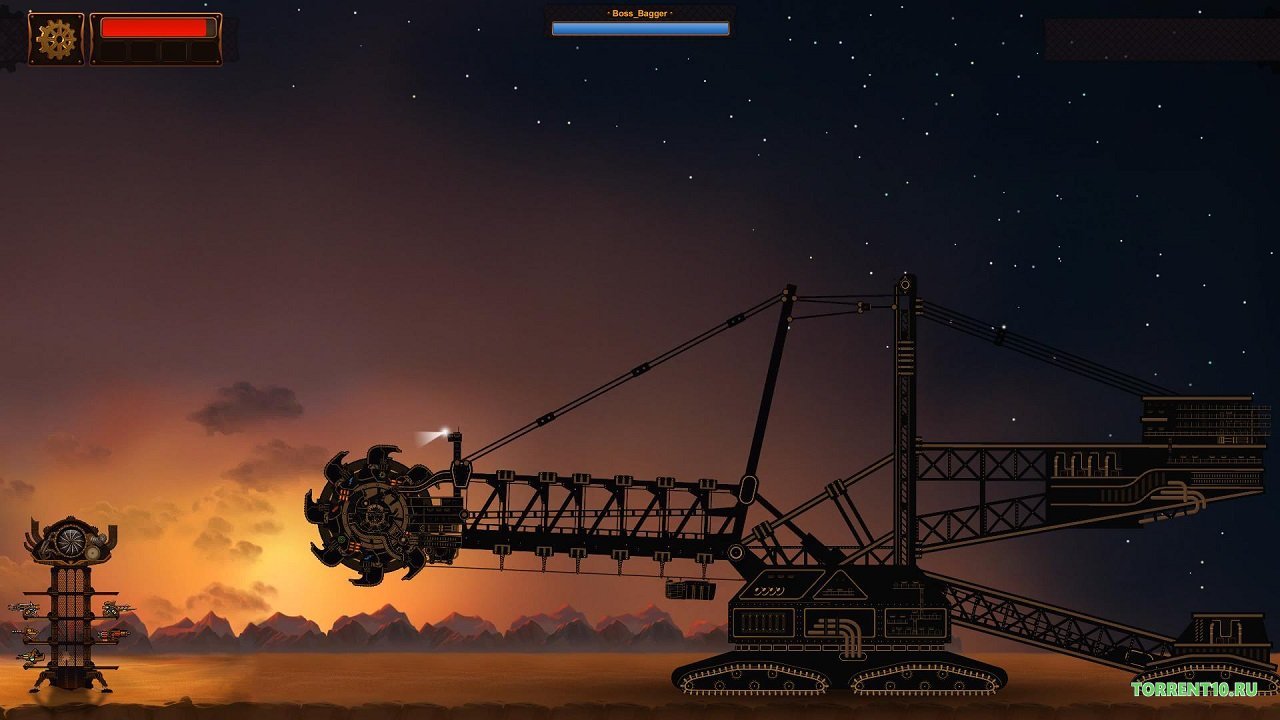Select the upper-left cannon turret on the tower

pos(28,607)
